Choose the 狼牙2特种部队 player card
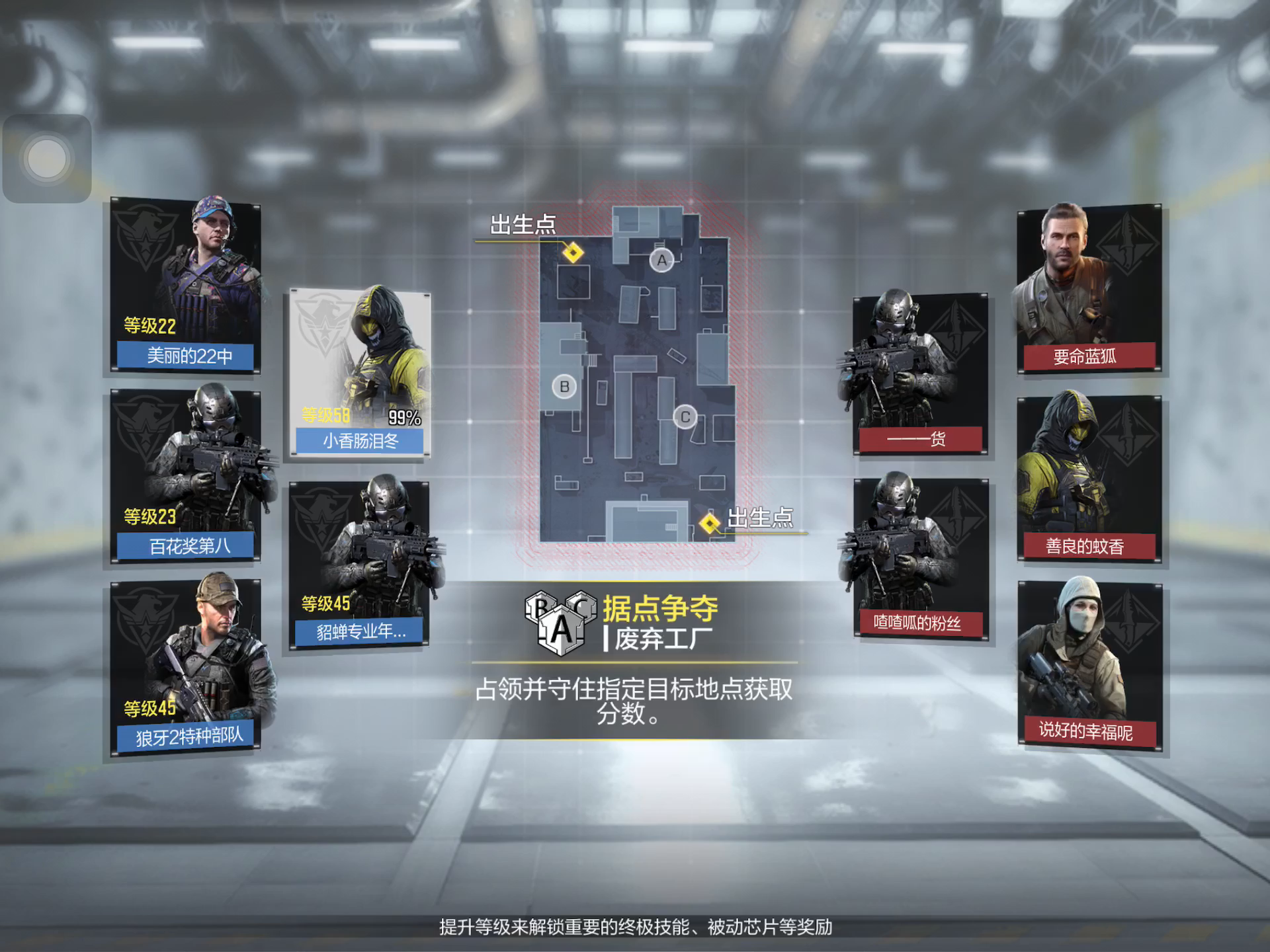The image size is (1270, 952). click(x=185, y=666)
